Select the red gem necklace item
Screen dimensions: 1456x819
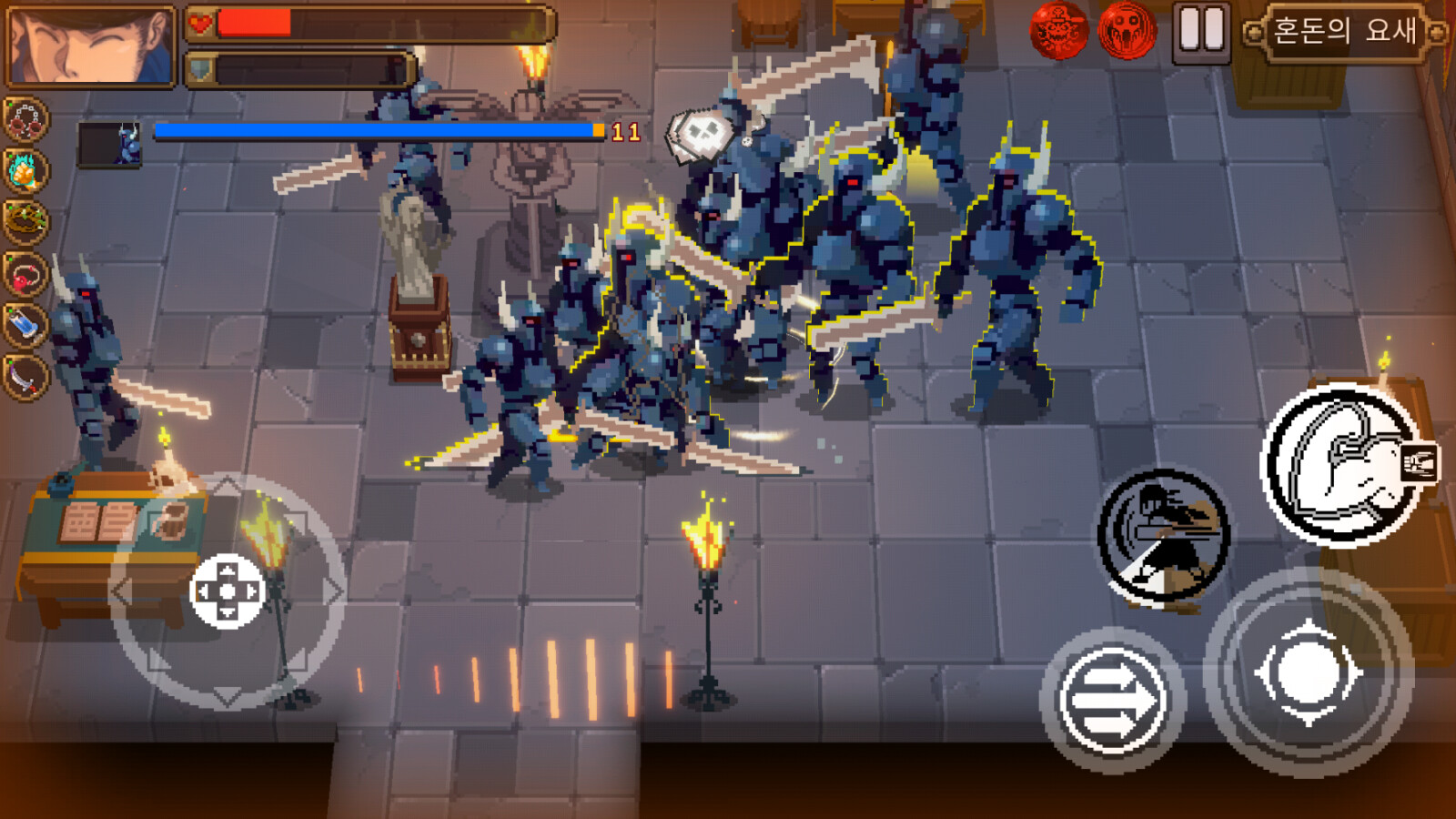[x=25, y=273]
